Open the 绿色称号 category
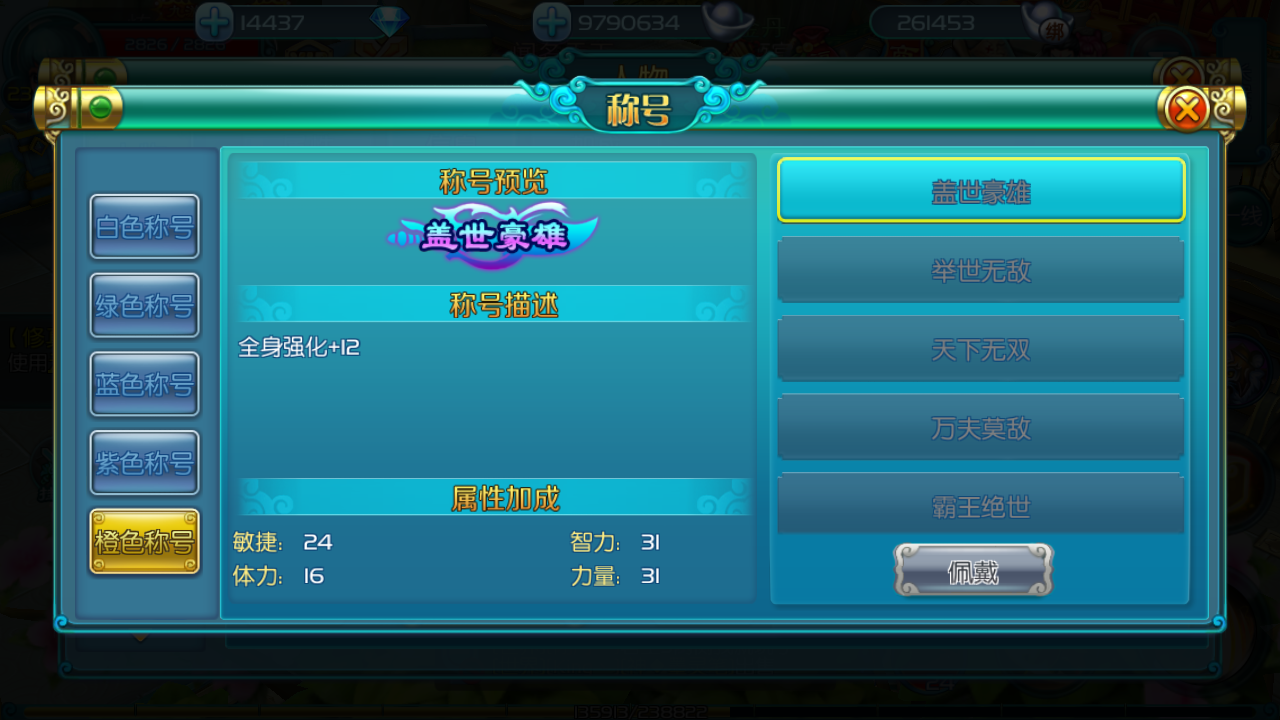Viewport: 1280px width, 720px height. coord(145,306)
